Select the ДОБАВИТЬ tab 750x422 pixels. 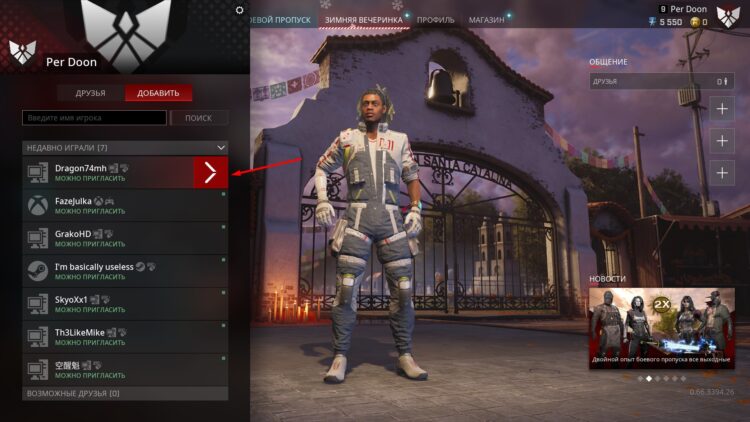click(x=158, y=93)
